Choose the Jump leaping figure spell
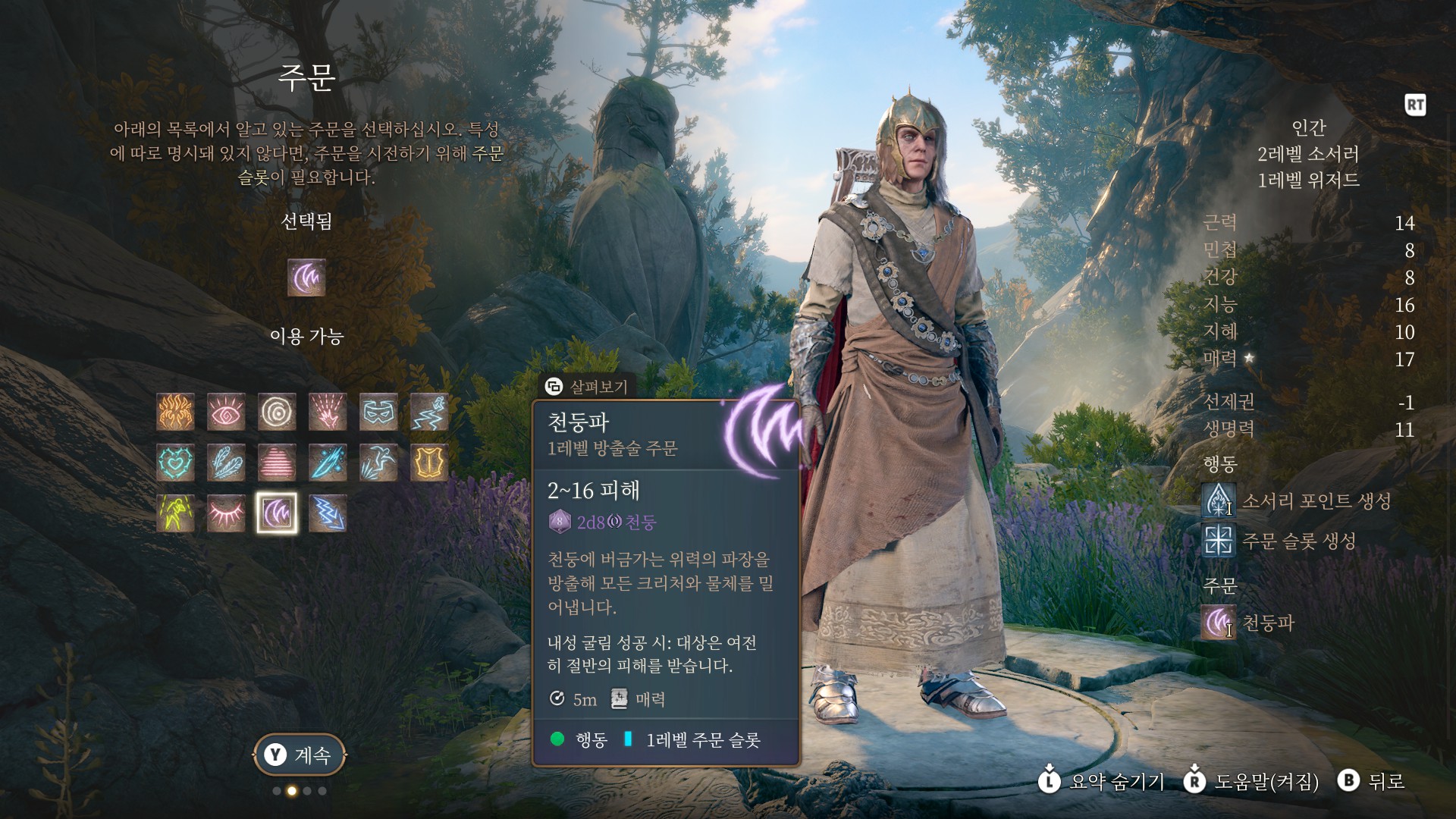 pos(378,463)
